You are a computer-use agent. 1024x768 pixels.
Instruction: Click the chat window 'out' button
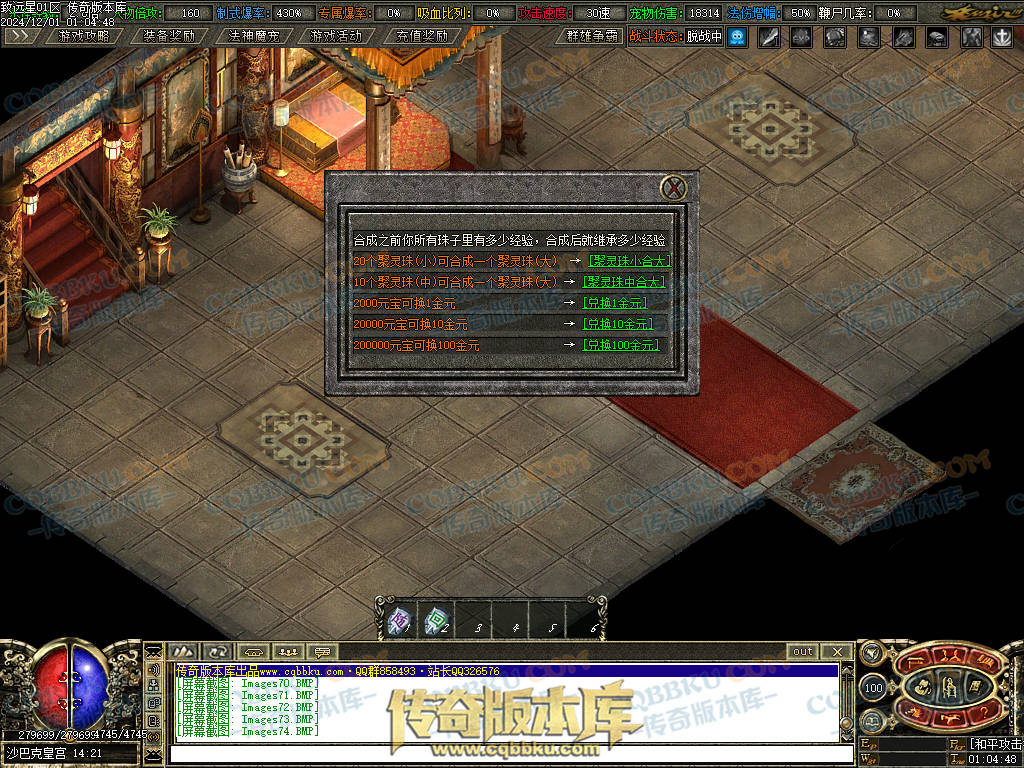(803, 652)
